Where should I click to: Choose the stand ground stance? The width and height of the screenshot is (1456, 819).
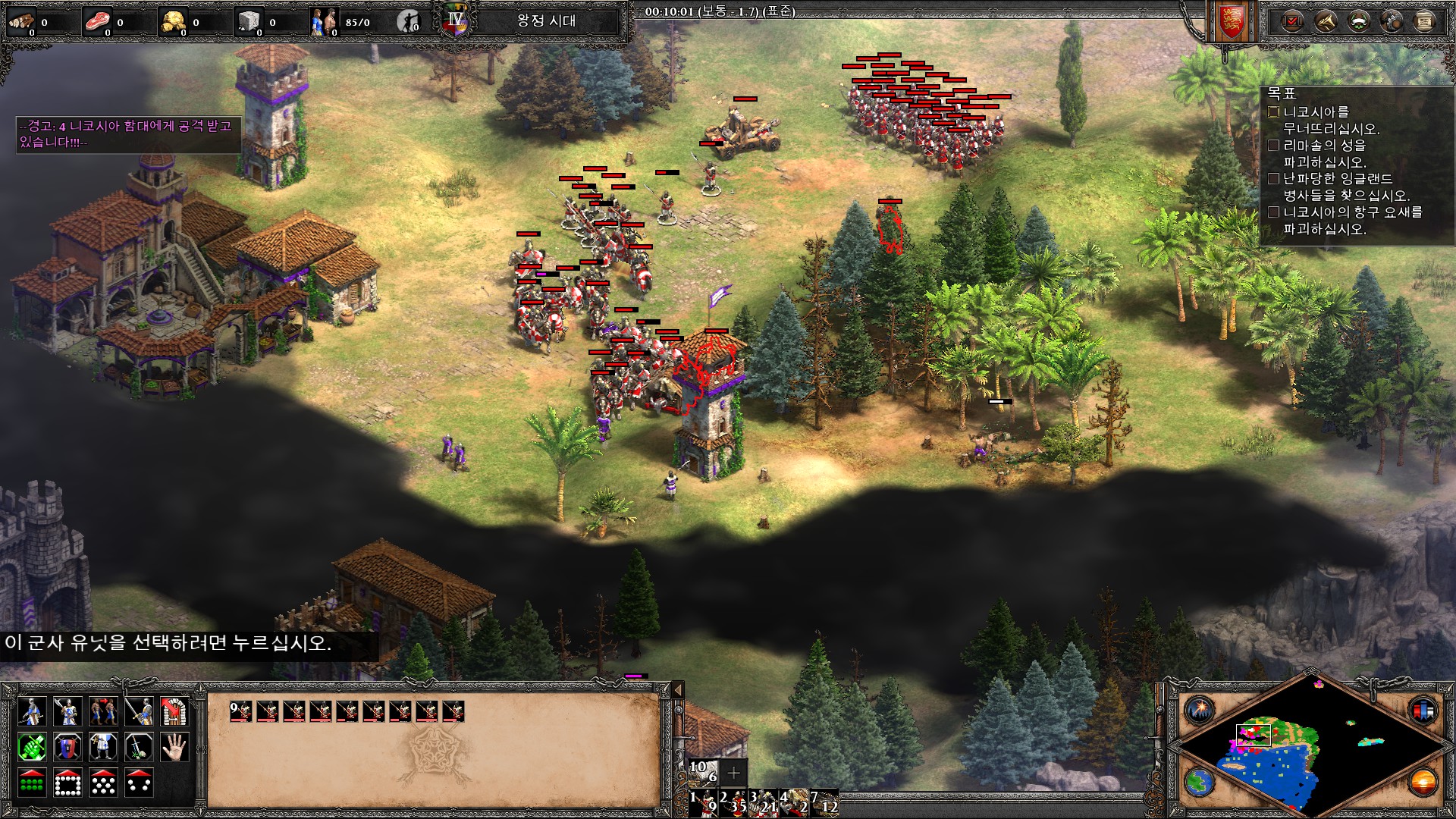[103, 748]
